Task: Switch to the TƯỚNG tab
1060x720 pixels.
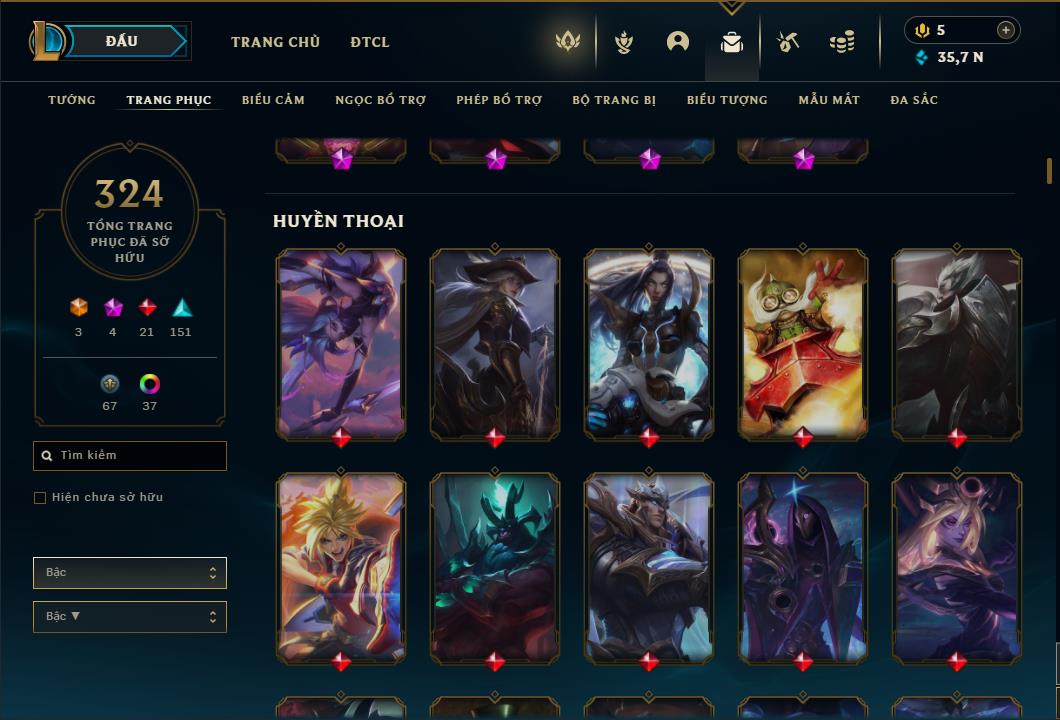Action: pos(72,100)
